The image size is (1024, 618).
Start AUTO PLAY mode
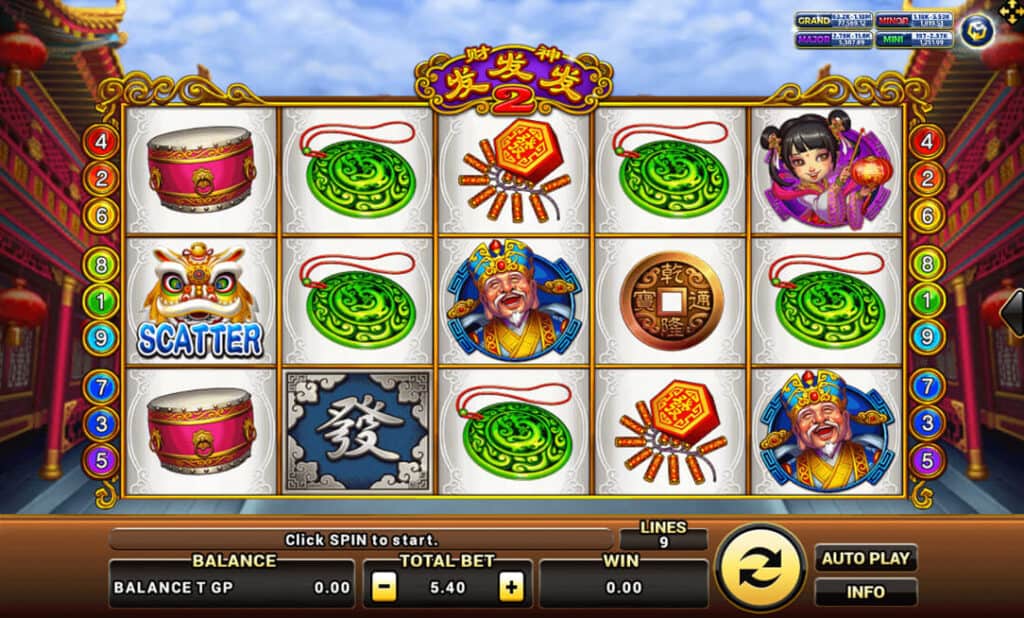coord(866,558)
